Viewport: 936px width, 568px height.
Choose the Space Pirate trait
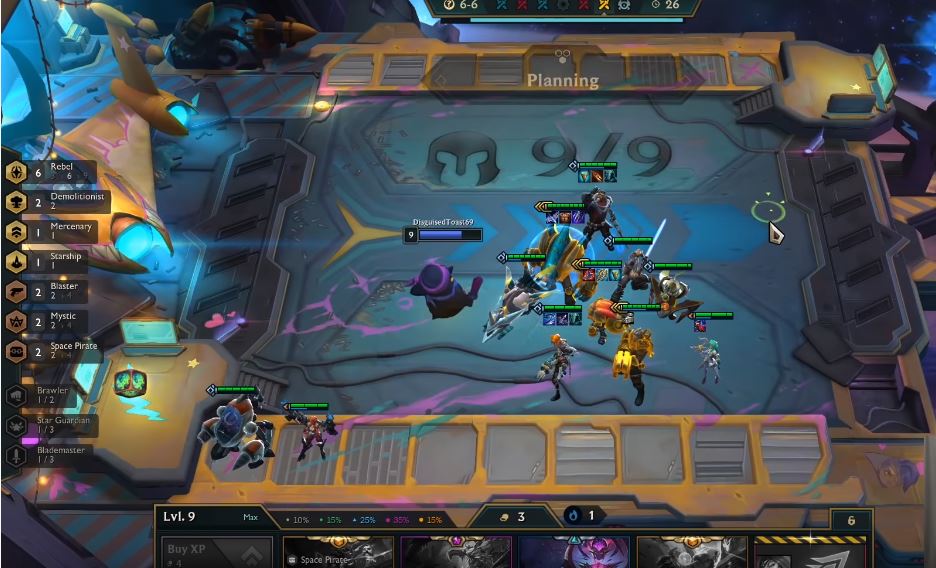pos(53,351)
